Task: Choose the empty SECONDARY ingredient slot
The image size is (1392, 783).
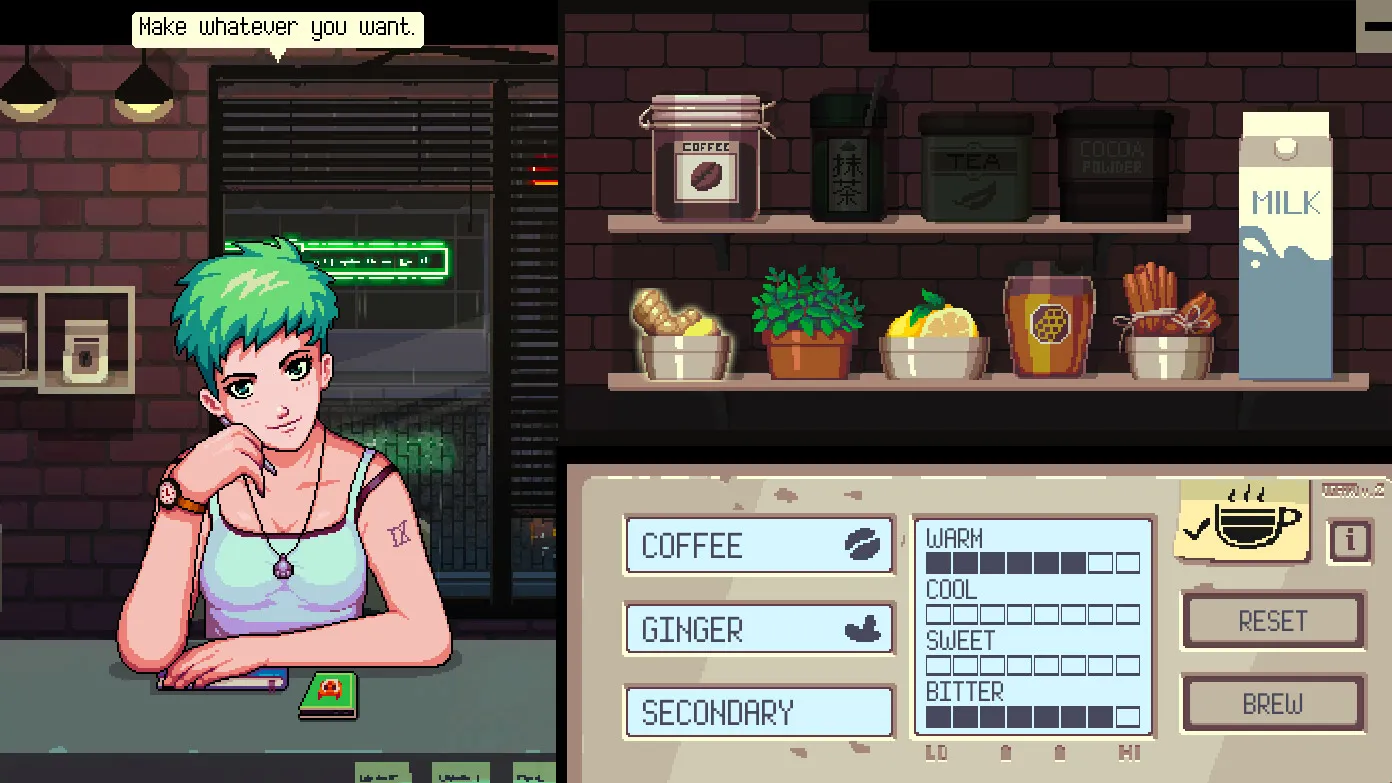Action: pyautogui.click(x=759, y=712)
